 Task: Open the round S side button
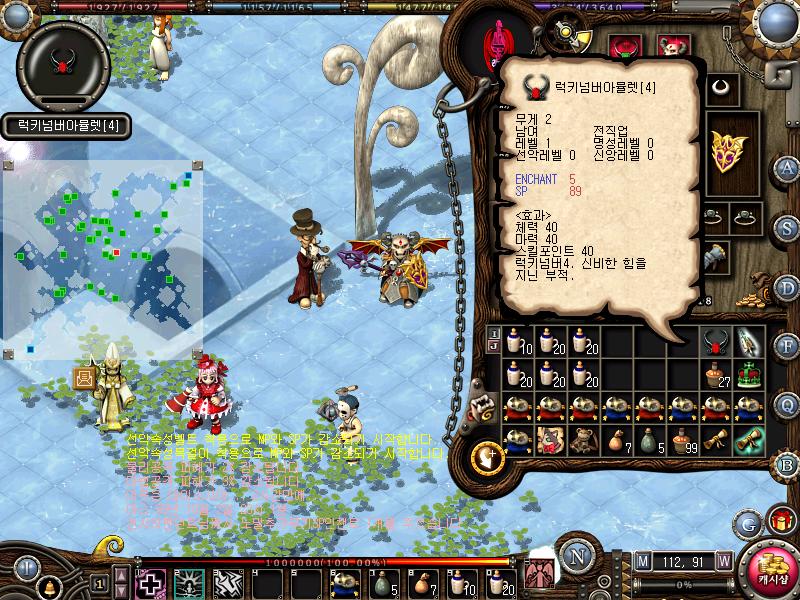(788, 226)
